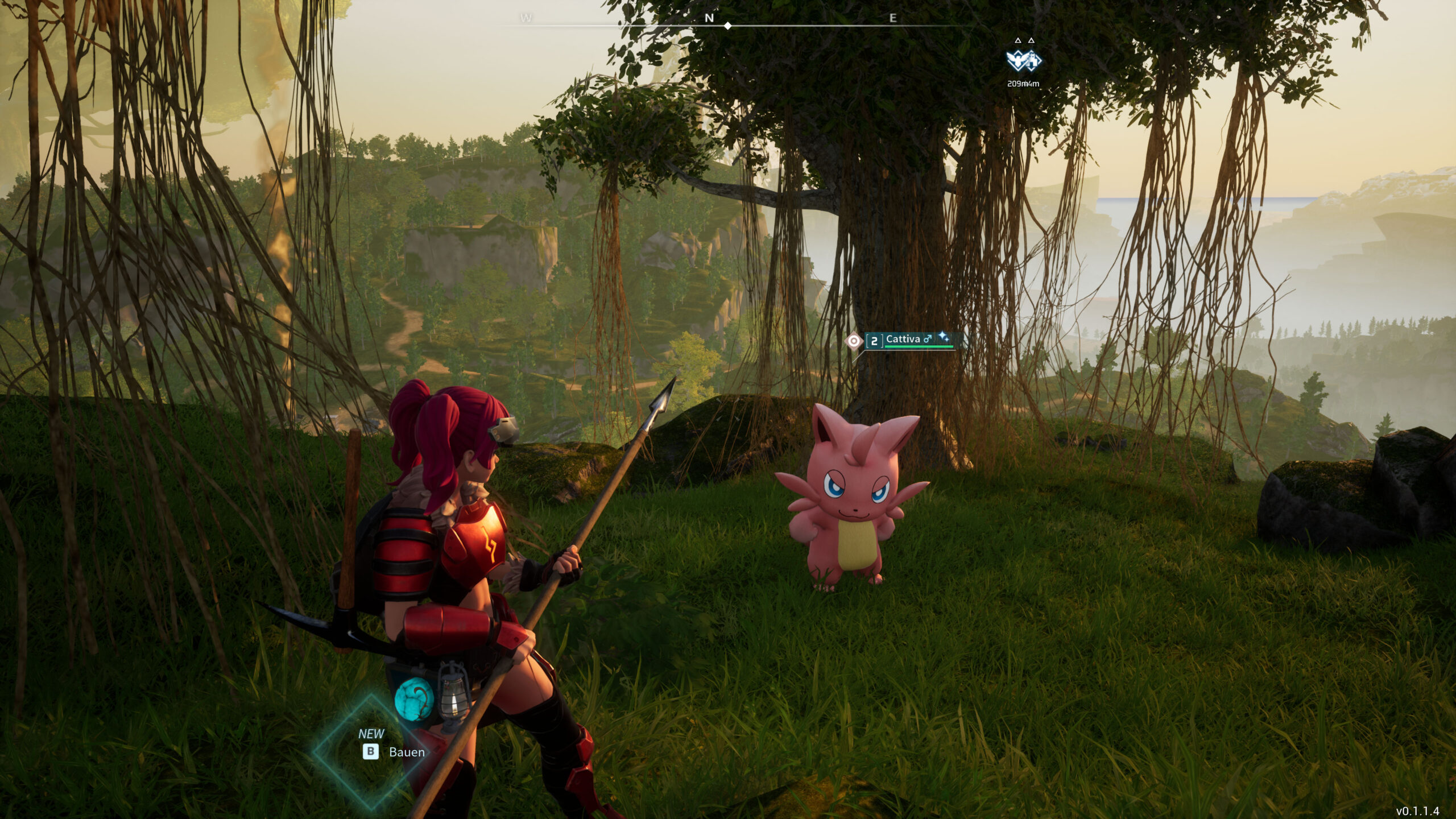The image size is (1456, 819).
Task: Click the target marker beside Cattiva's level
Action: point(853,341)
